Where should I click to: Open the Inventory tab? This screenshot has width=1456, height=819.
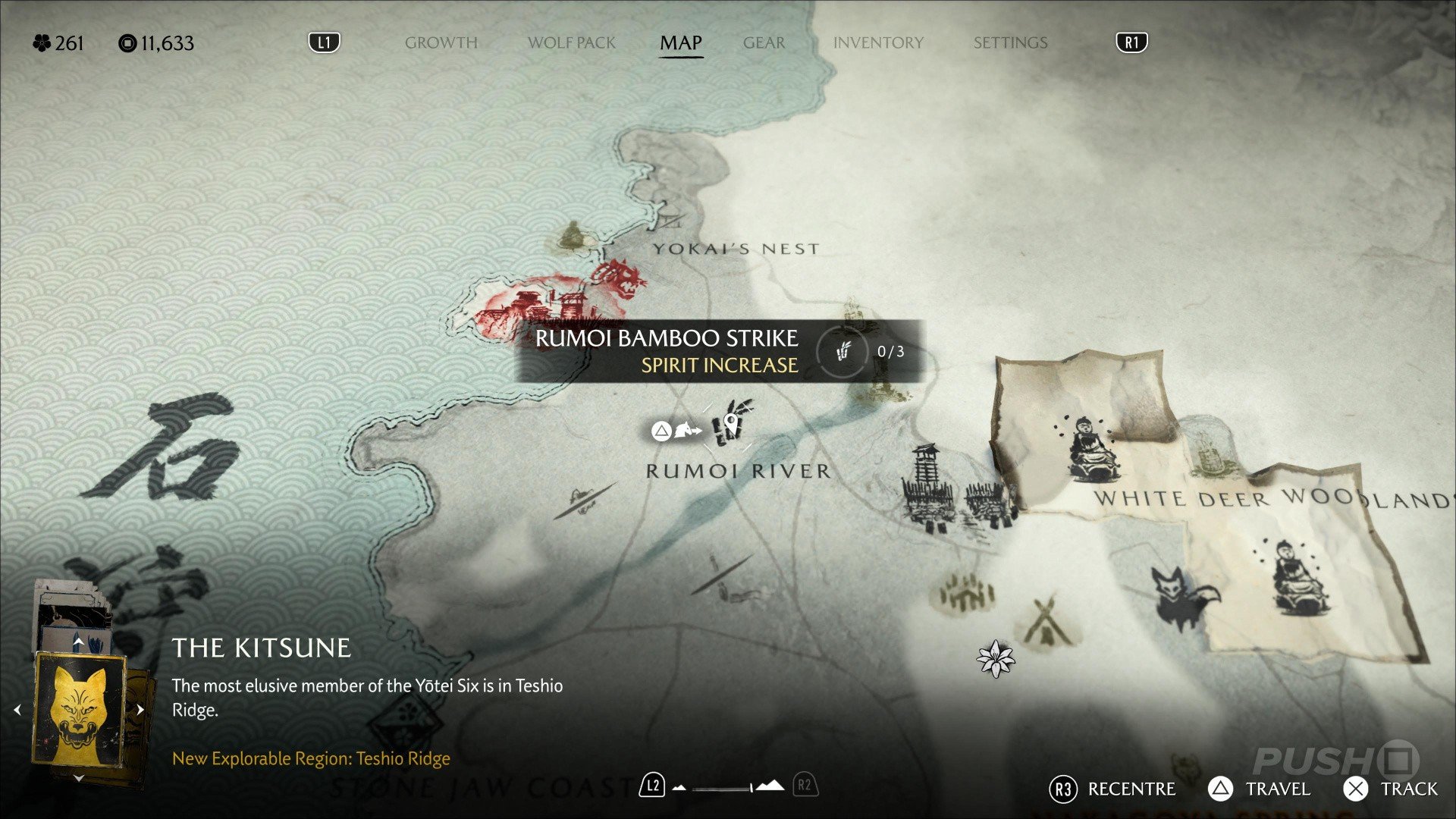878,42
